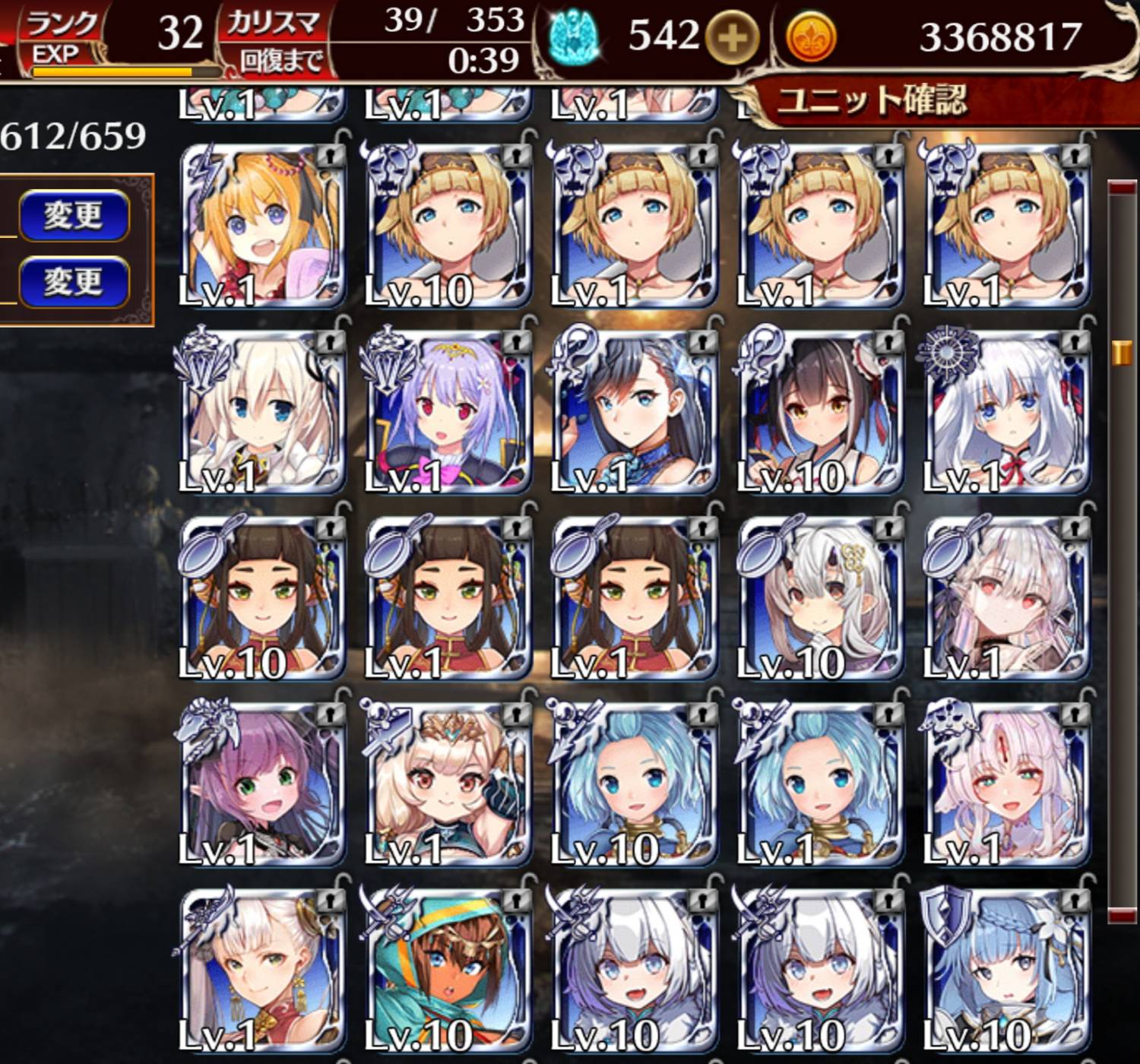Select the orange-haired fanged girl unit

(x=262, y=226)
